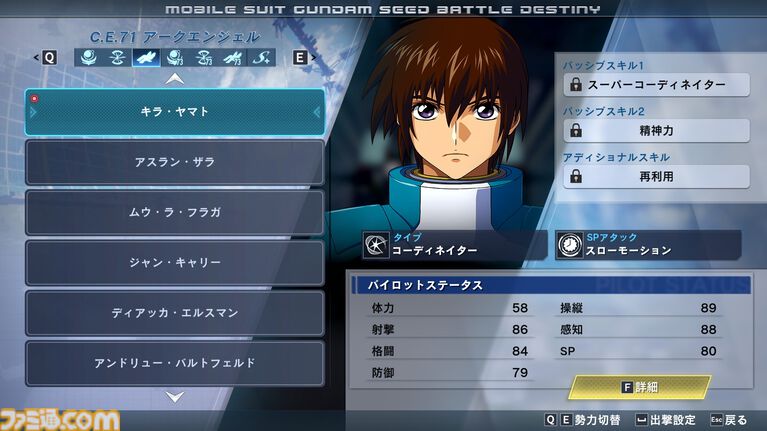Select pilot アンドリュー・バルトフェルド
This screenshot has height=431, width=767.
175,362
